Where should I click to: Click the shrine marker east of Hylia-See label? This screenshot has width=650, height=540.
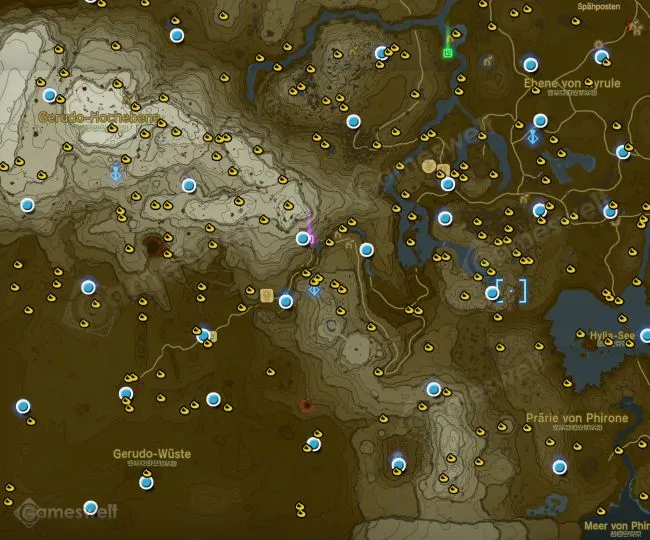click(645, 335)
